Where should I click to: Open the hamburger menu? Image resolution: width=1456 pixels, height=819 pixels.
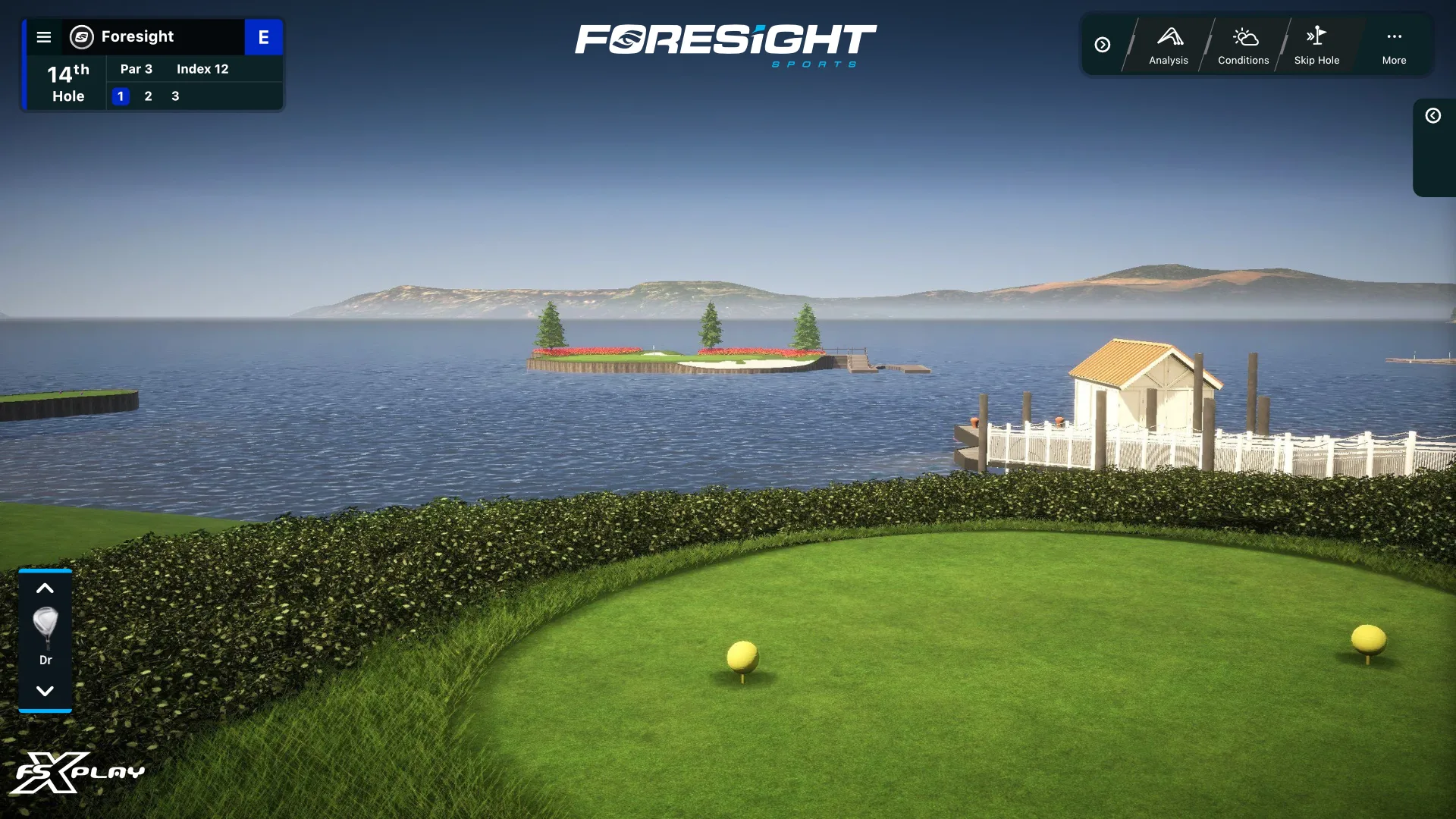pyautogui.click(x=44, y=37)
